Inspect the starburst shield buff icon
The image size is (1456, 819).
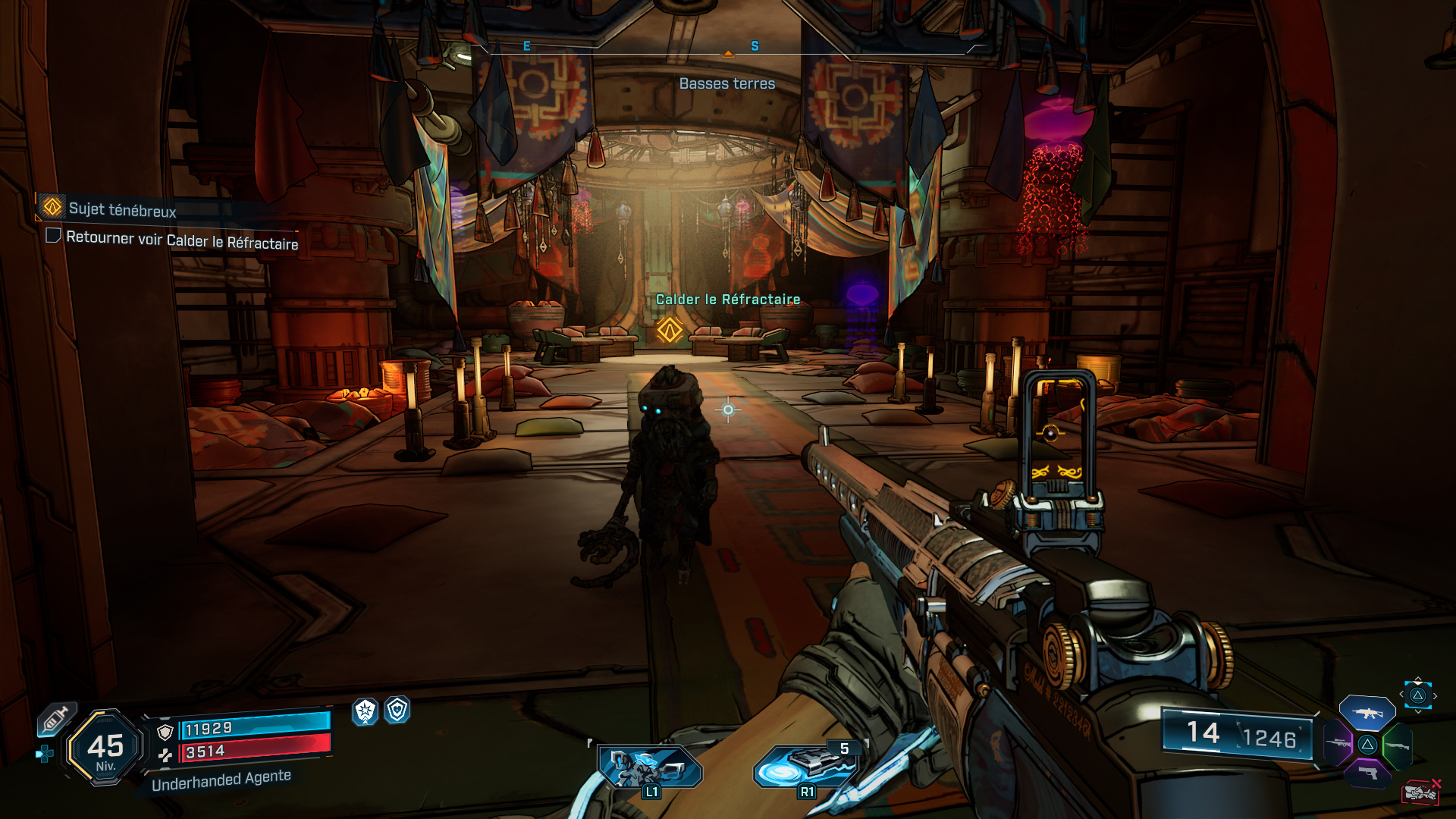pyautogui.click(x=366, y=711)
